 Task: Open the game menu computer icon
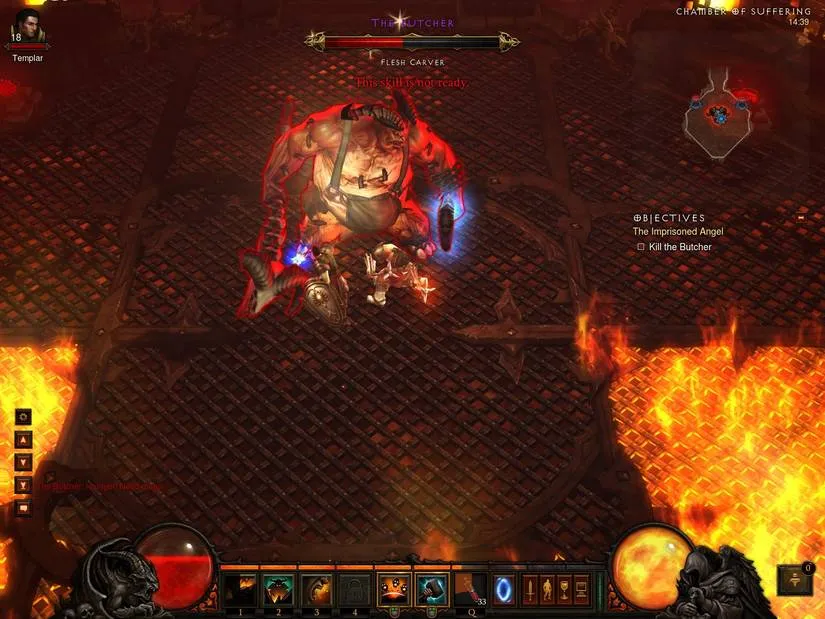[582, 589]
